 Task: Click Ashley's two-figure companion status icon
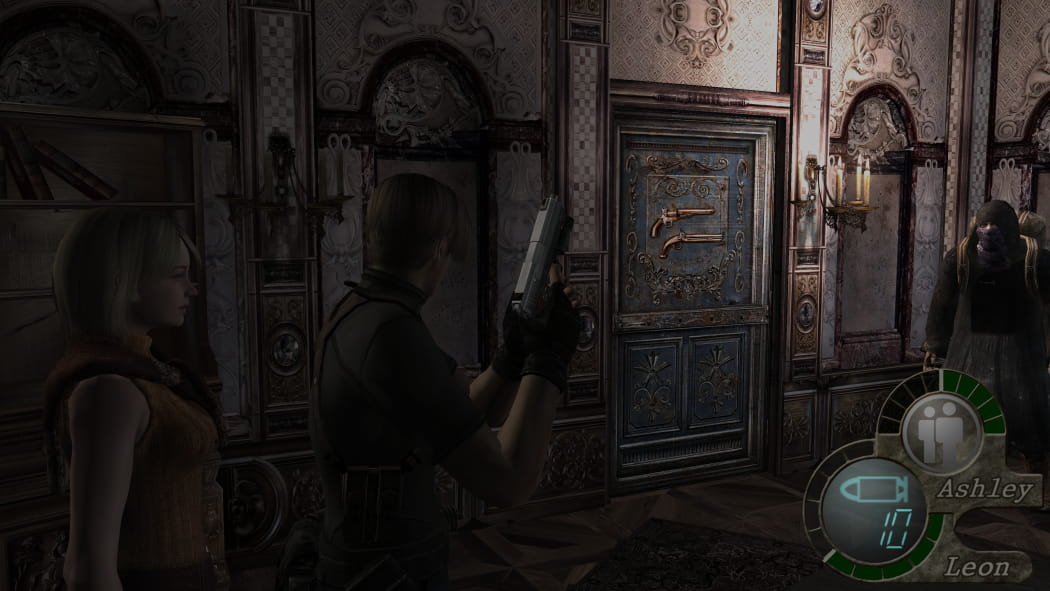pyautogui.click(x=939, y=434)
